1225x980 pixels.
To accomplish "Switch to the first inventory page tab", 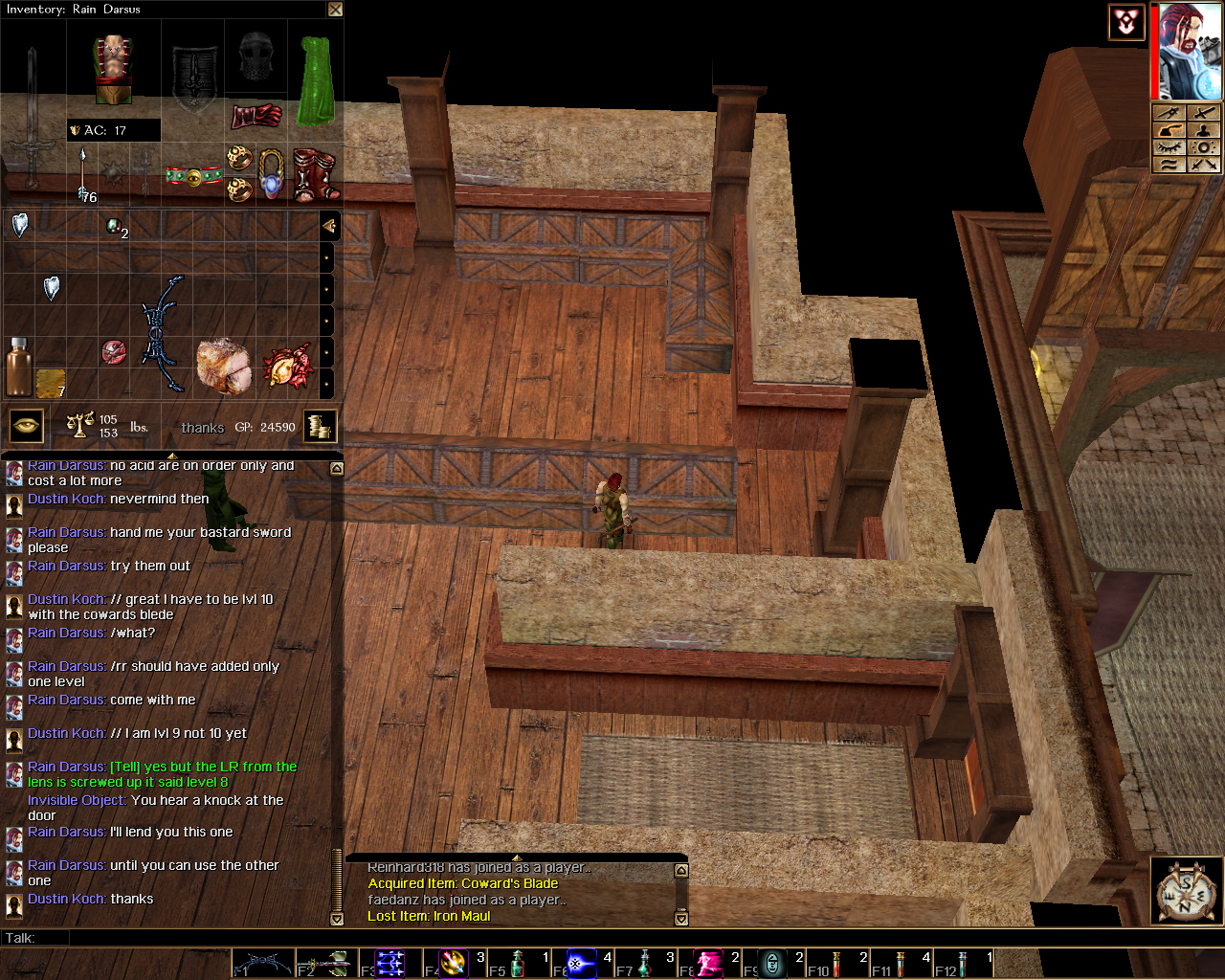I will (x=328, y=226).
